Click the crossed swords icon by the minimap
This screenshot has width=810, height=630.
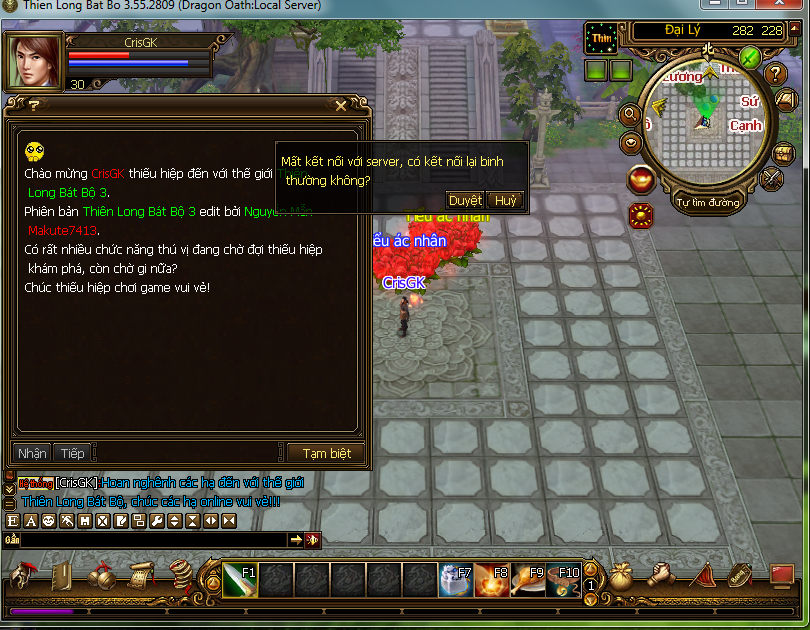772,178
